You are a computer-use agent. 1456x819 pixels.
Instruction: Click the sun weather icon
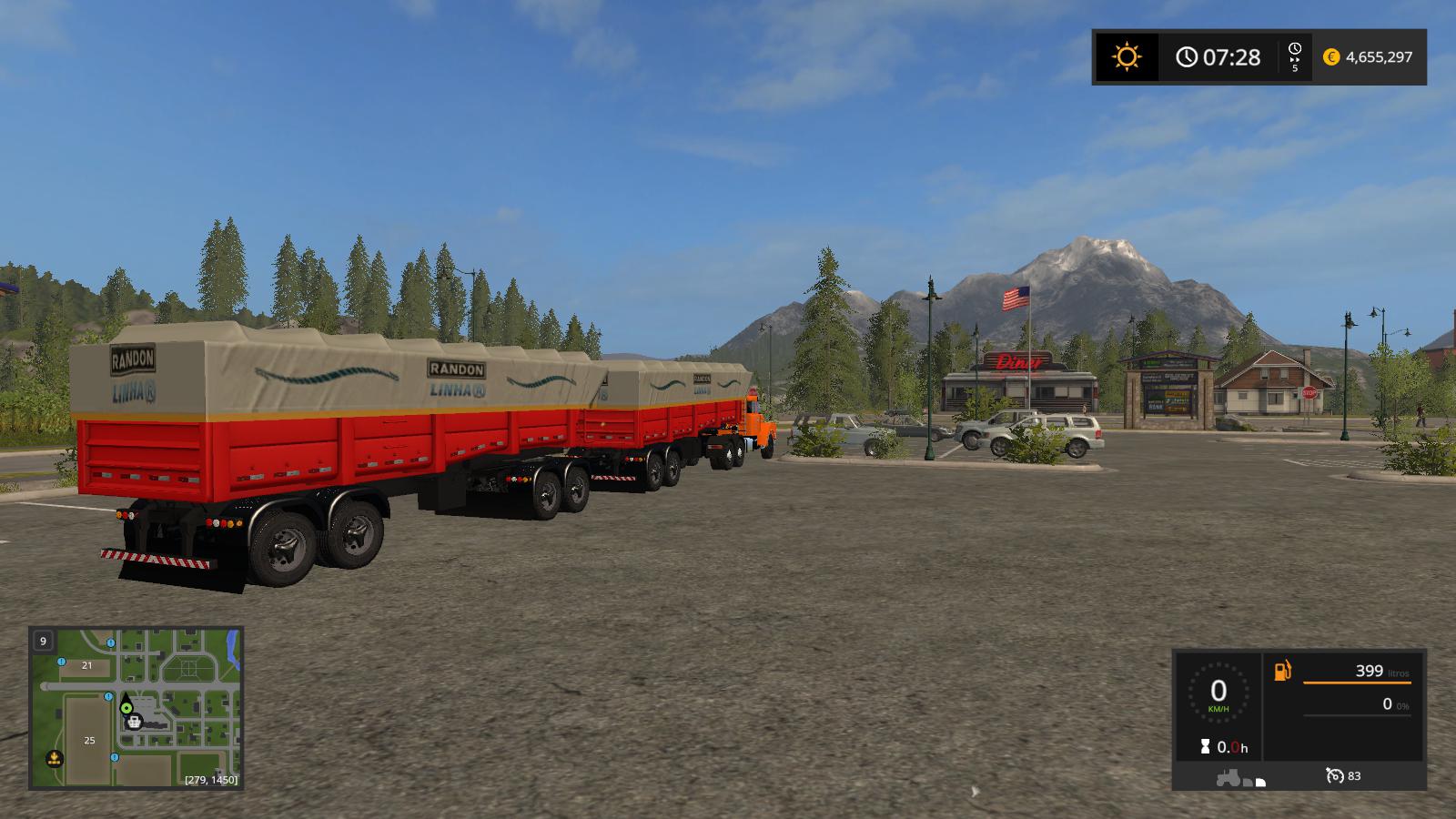click(1127, 57)
